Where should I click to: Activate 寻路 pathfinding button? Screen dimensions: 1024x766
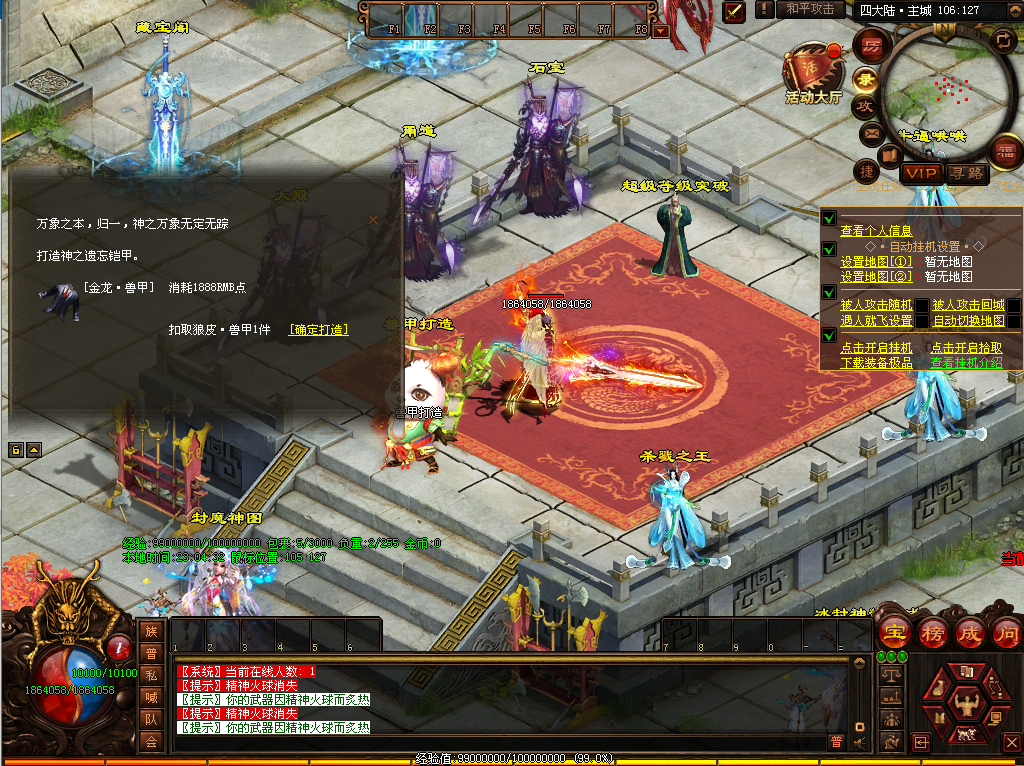(966, 173)
